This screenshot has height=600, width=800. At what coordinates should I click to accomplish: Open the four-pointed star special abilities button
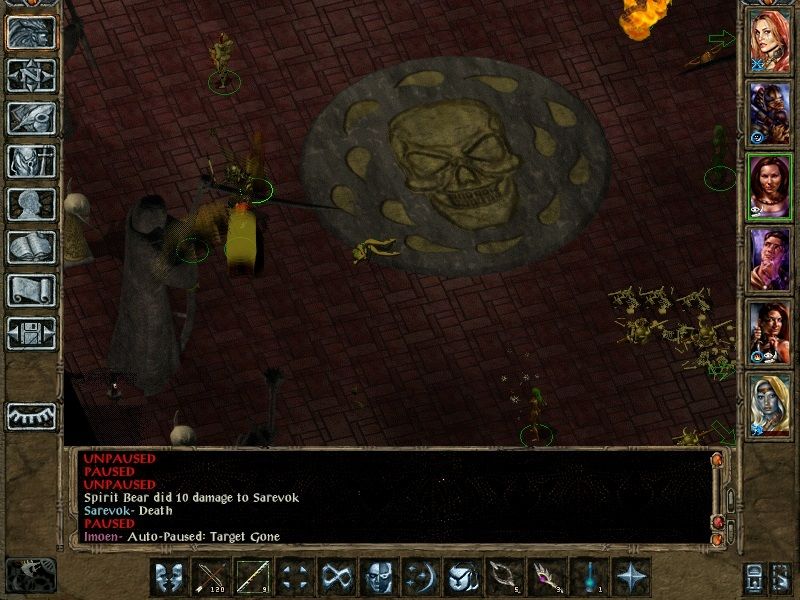pos(630,577)
